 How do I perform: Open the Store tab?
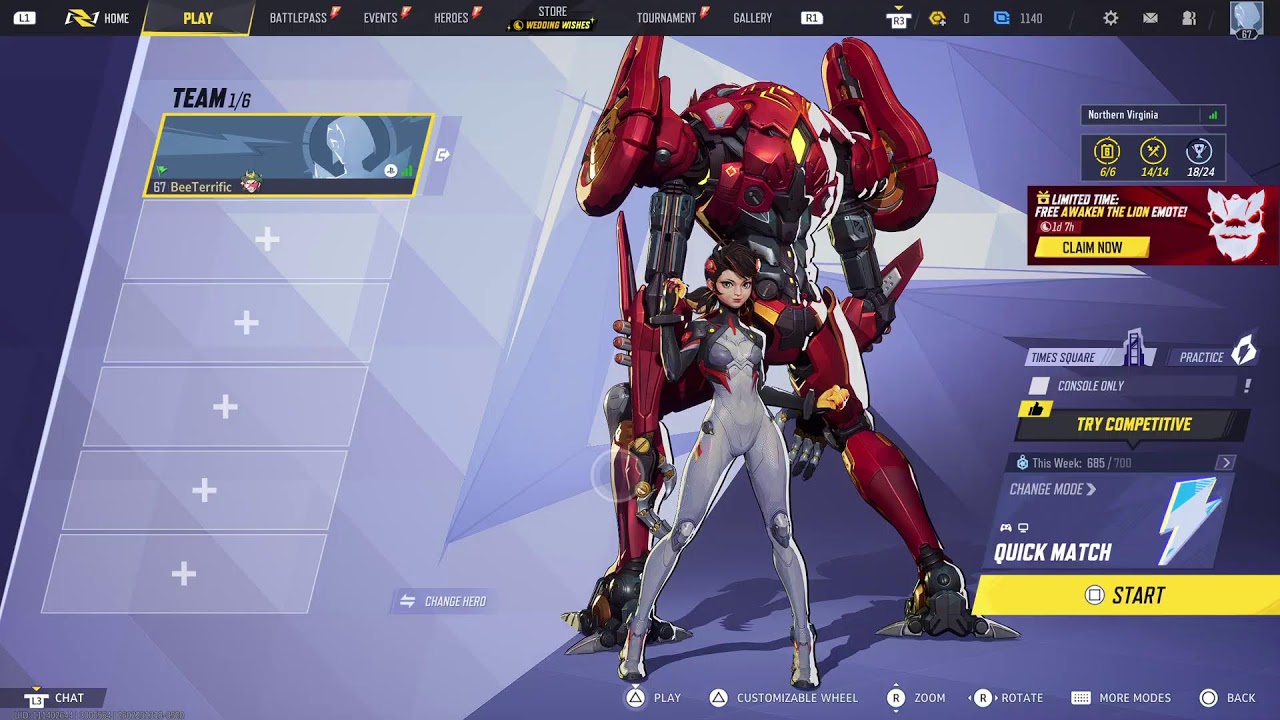pyautogui.click(x=552, y=18)
